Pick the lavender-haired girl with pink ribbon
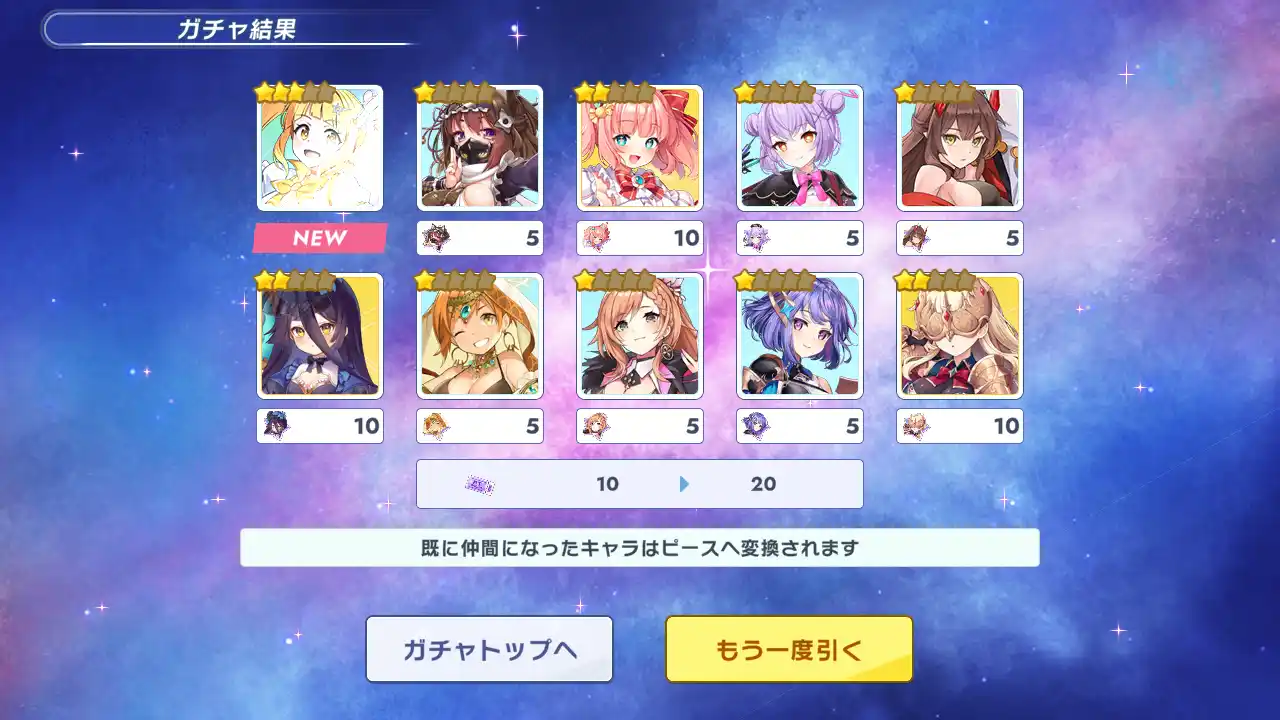Viewport: 1280px width, 720px height. (800, 148)
